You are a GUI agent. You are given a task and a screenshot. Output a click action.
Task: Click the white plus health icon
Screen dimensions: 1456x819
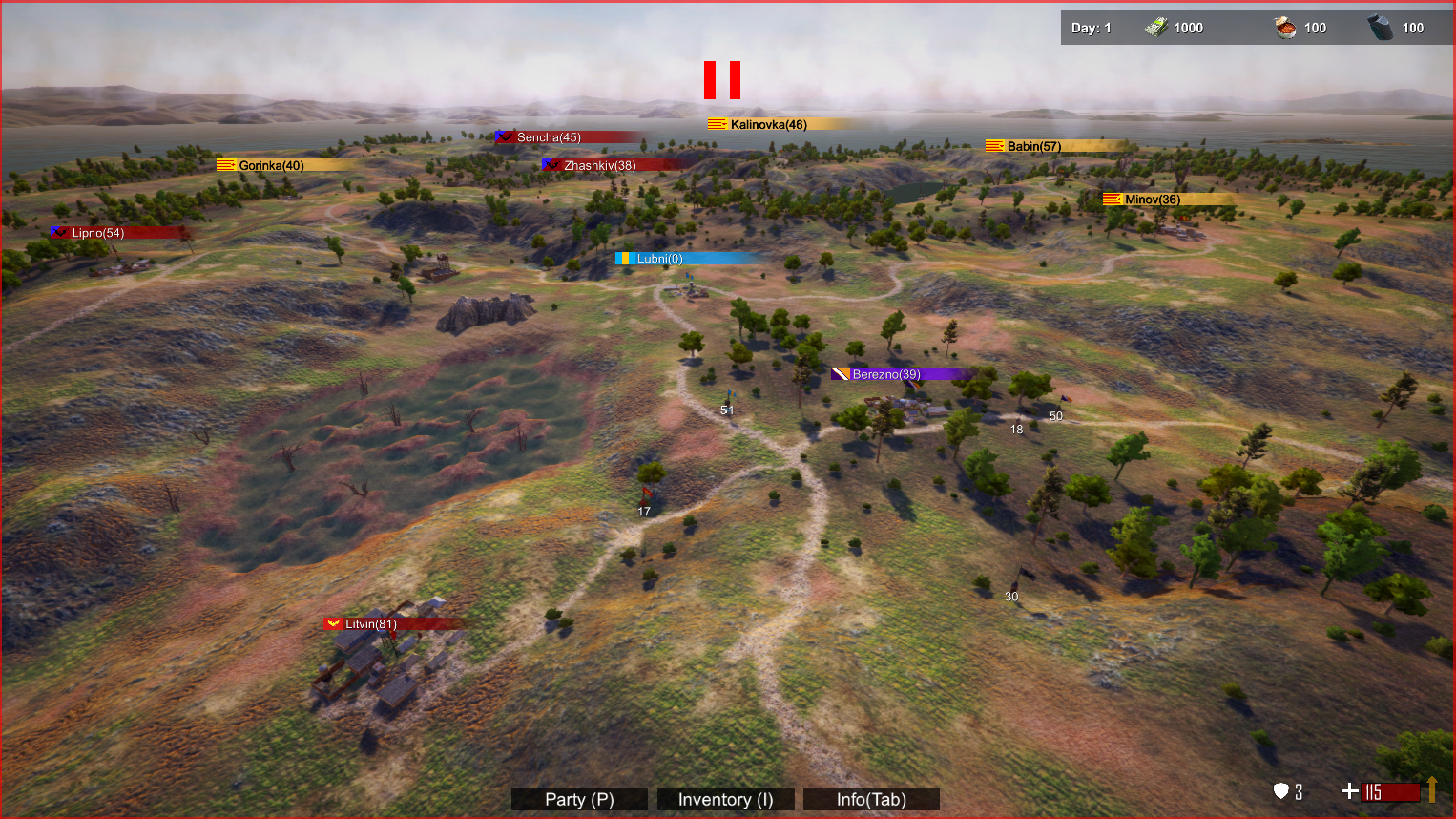[x=1349, y=790]
